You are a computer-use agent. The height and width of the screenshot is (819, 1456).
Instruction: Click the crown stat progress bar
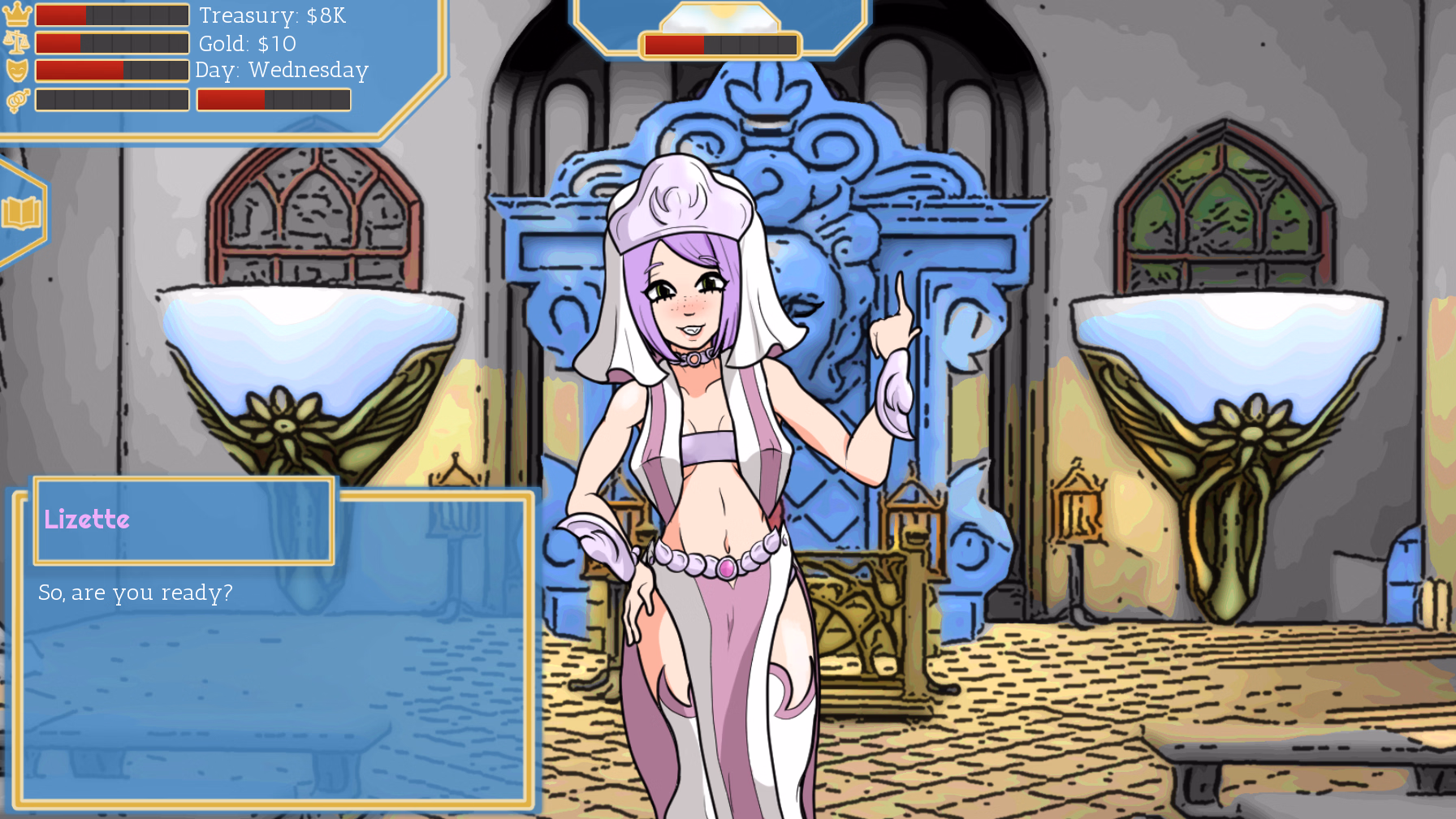click(114, 15)
